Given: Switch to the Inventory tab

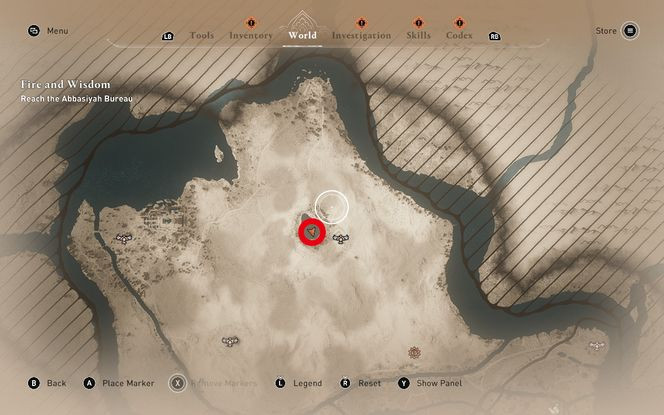Looking at the screenshot, I should 251,35.
